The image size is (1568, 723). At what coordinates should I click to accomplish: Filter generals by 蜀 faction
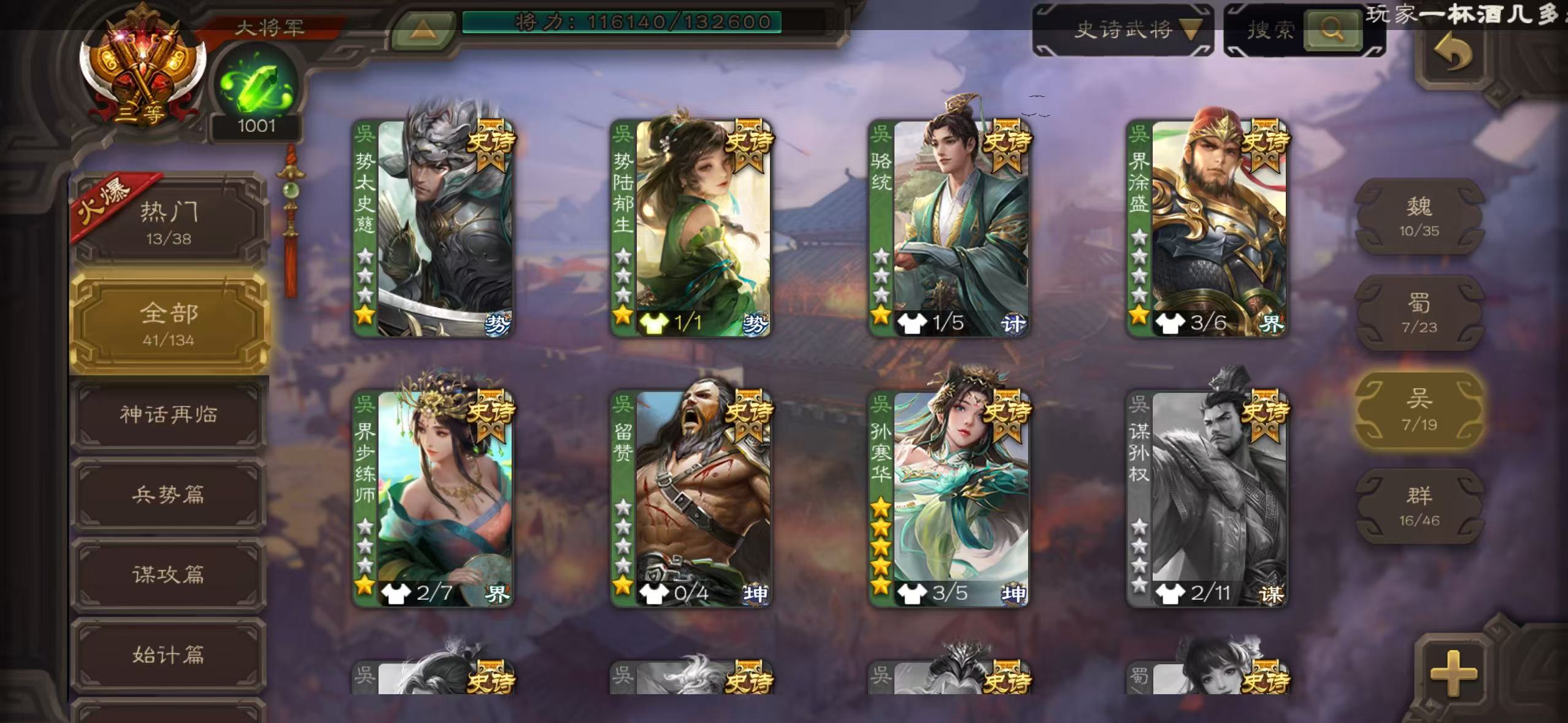pyautogui.click(x=1419, y=313)
